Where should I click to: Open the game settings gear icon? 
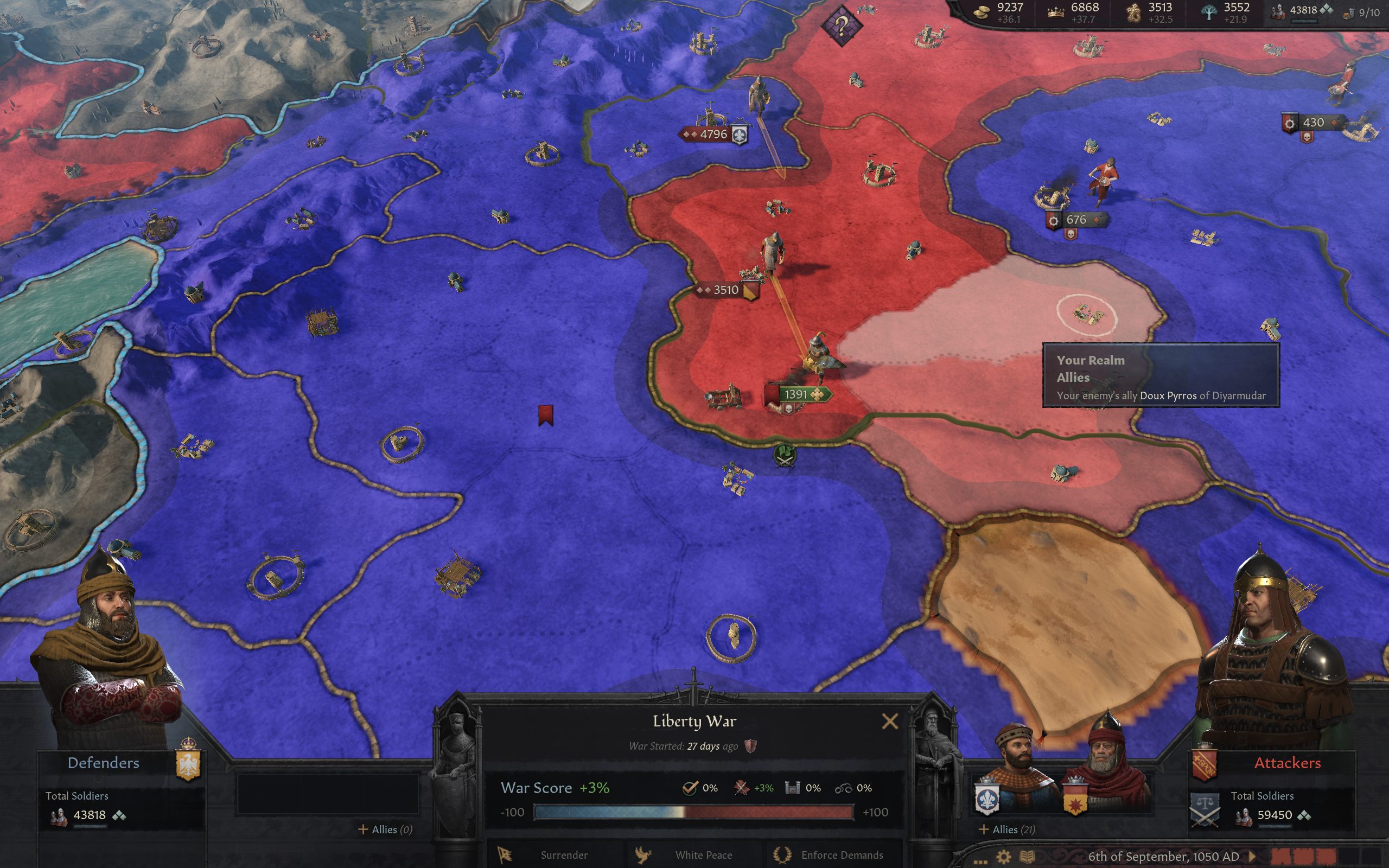(x=1004, y=856)
